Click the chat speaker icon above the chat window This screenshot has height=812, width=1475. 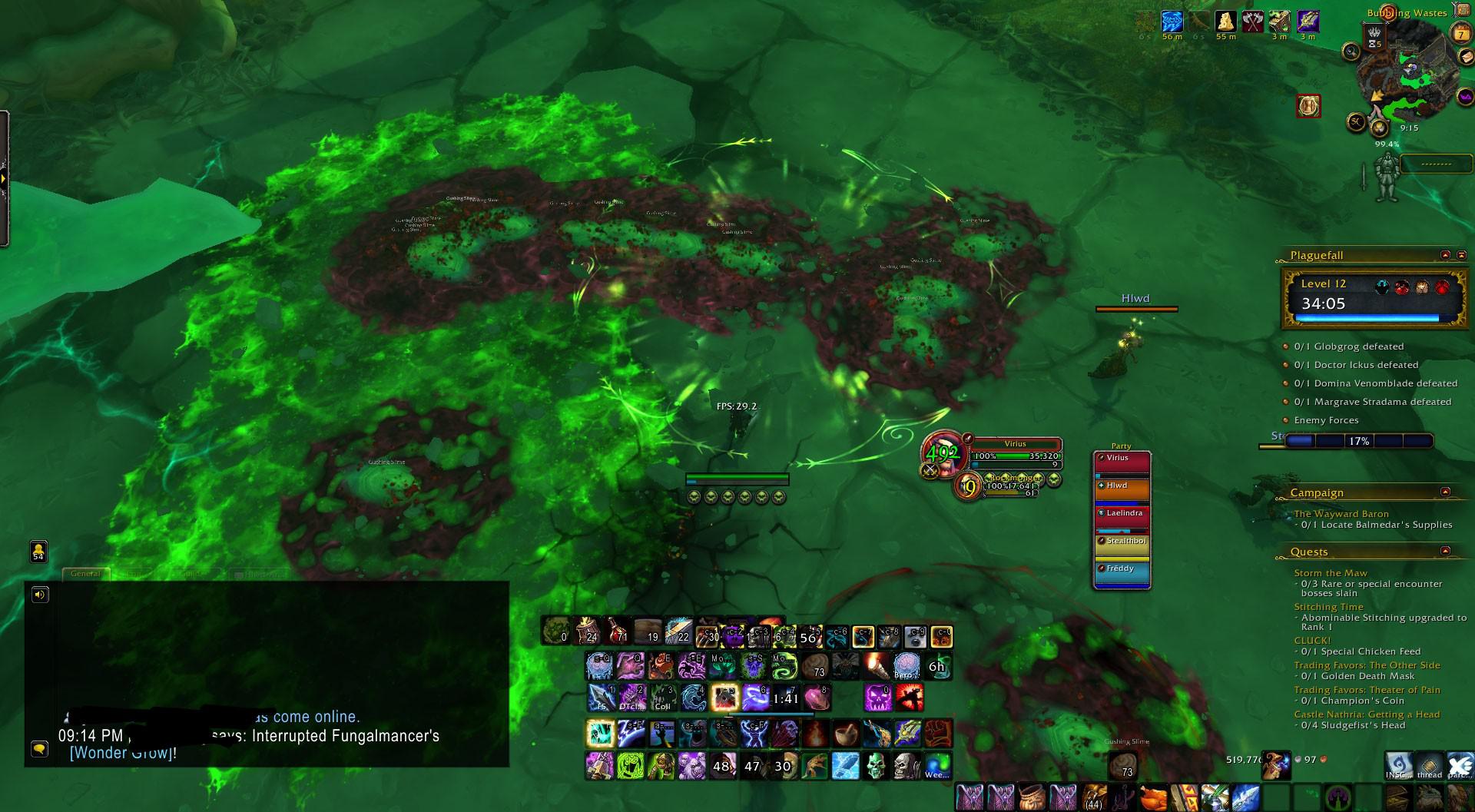(39, 594)
